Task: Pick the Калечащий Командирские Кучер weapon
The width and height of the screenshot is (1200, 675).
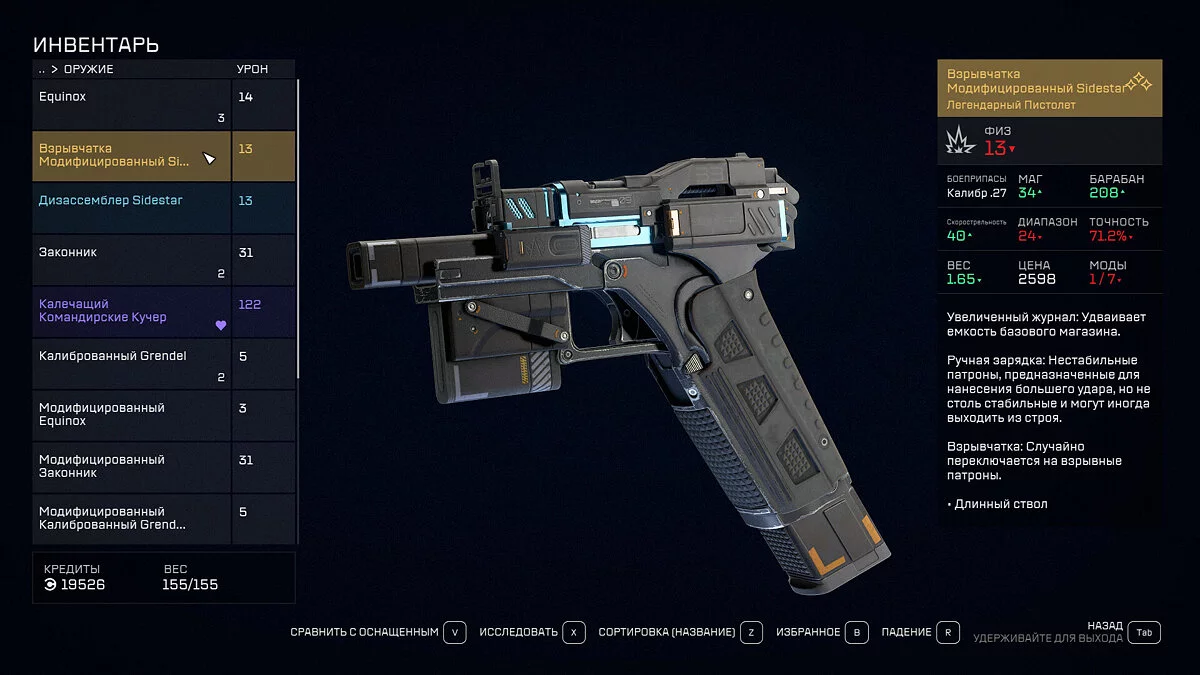Action: 132,312
